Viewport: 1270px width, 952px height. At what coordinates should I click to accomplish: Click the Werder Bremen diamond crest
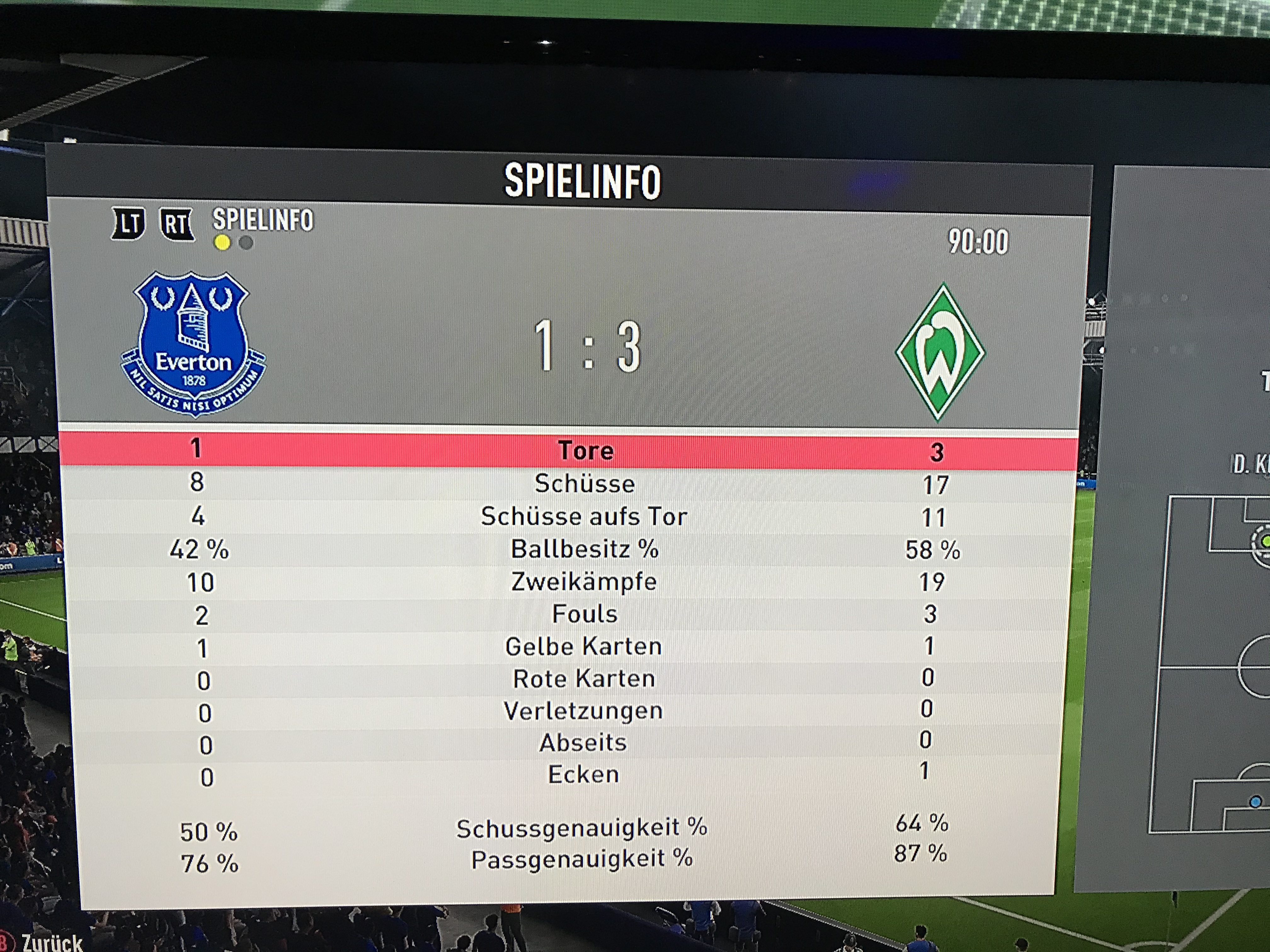[x=940, y=352]
